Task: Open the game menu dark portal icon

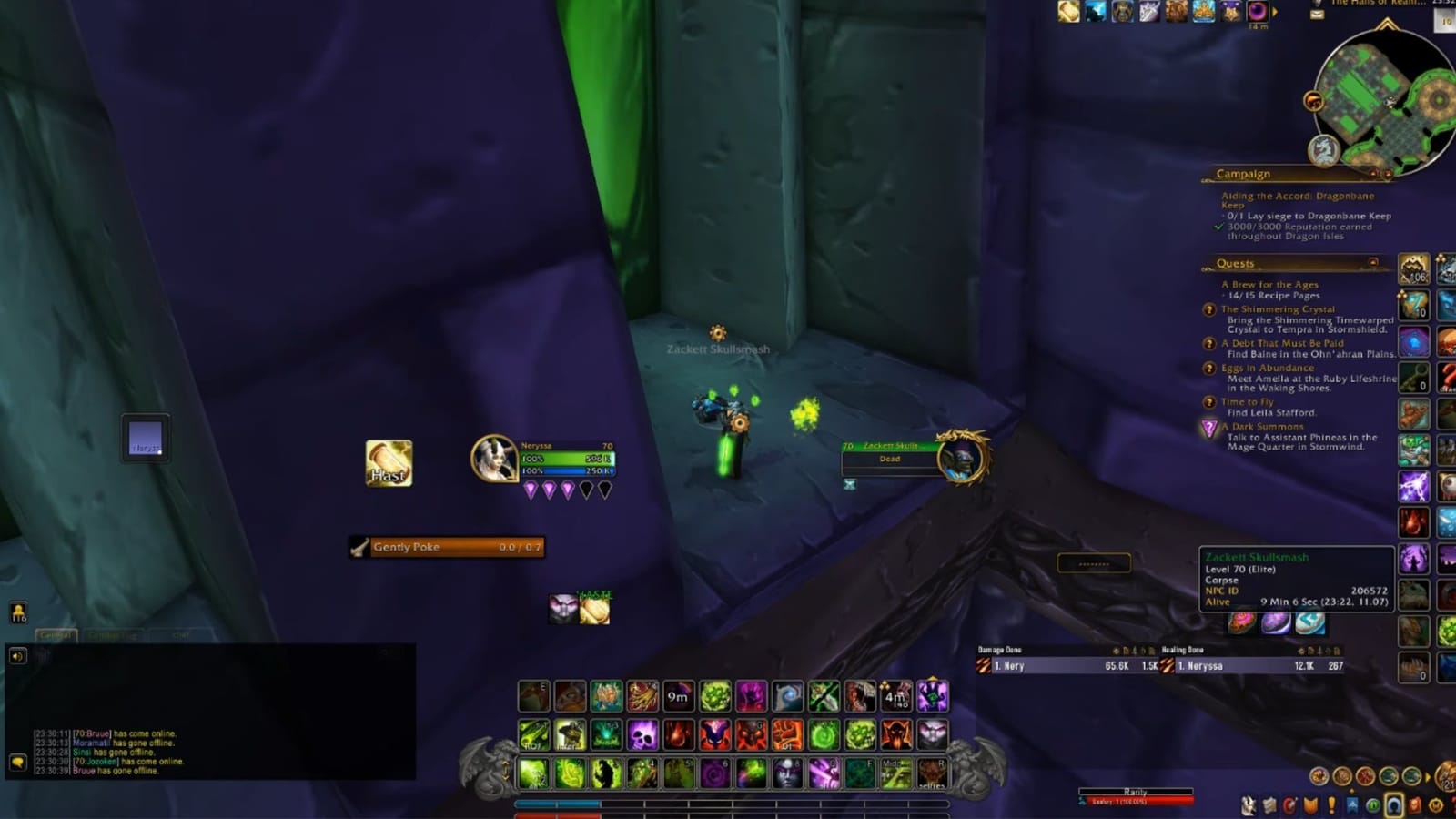Action: pos(1395,804)
